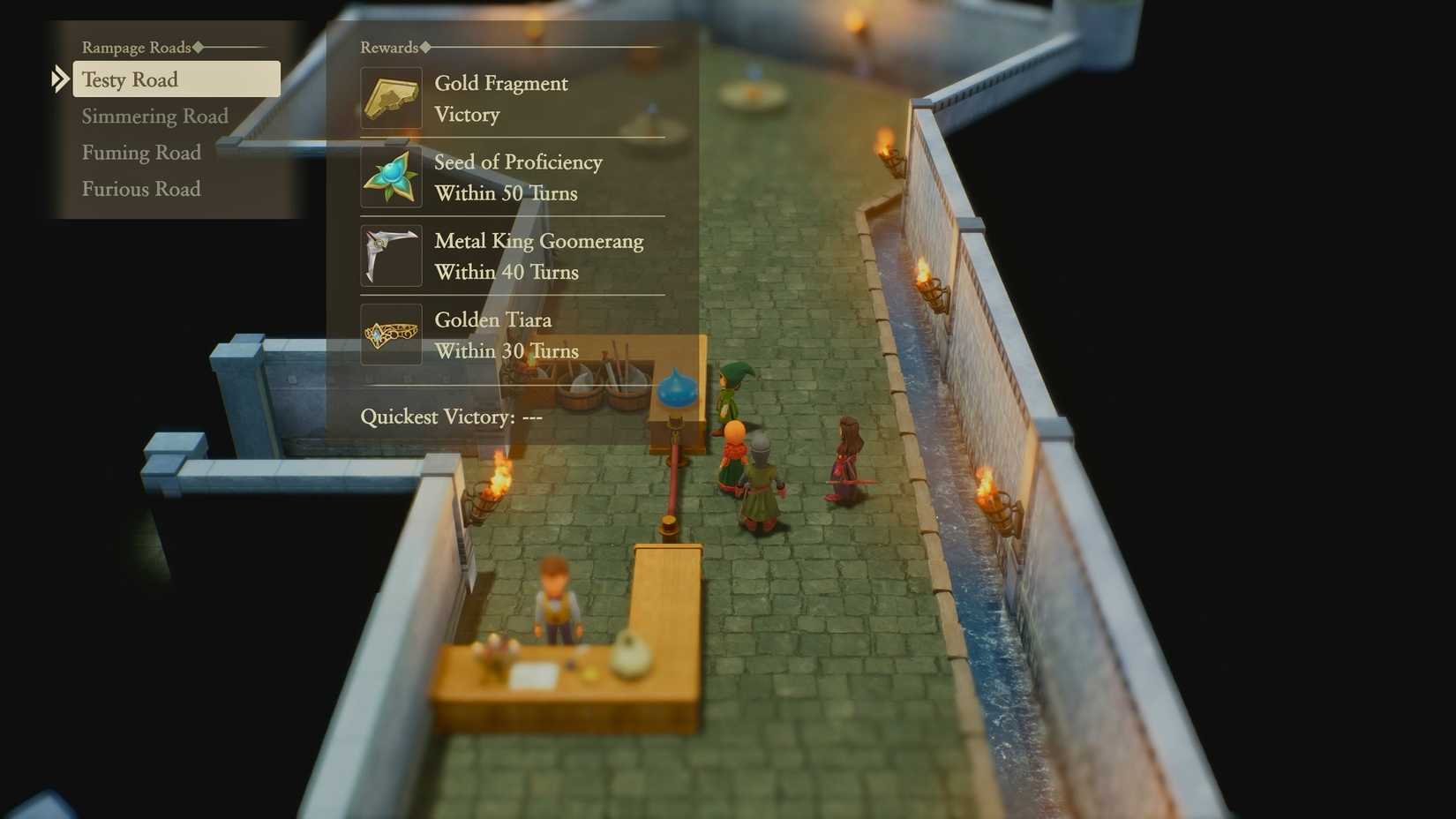The width and height of the screenshot is (1456, 819).
Task: Click the Seed of Proficiency icon
Action: [x=390, y=176]
